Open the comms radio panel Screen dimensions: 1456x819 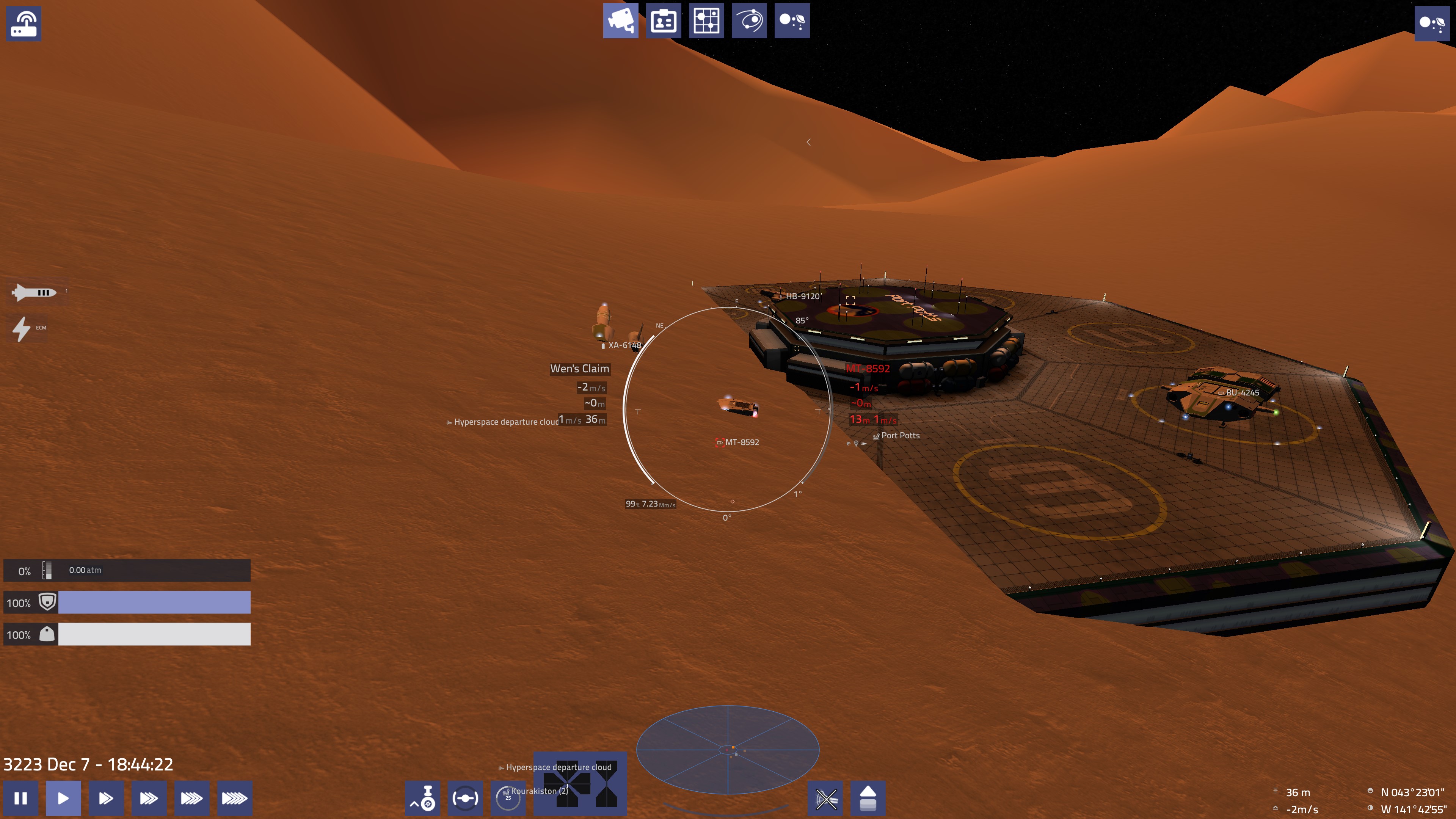(x=24, y=24)
